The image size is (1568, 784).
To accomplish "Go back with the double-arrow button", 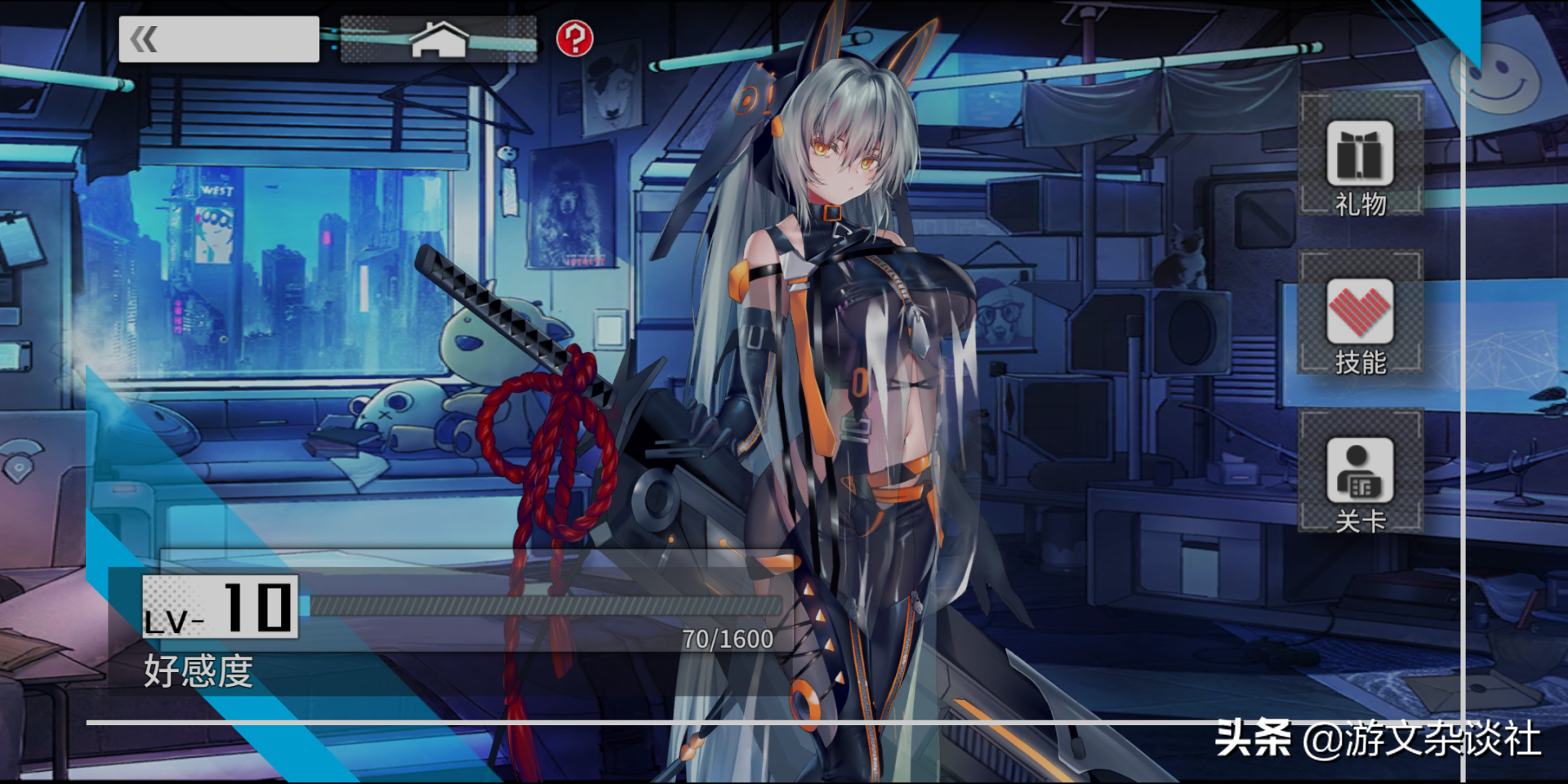I will pyautogui.click(x=218, y=39).
